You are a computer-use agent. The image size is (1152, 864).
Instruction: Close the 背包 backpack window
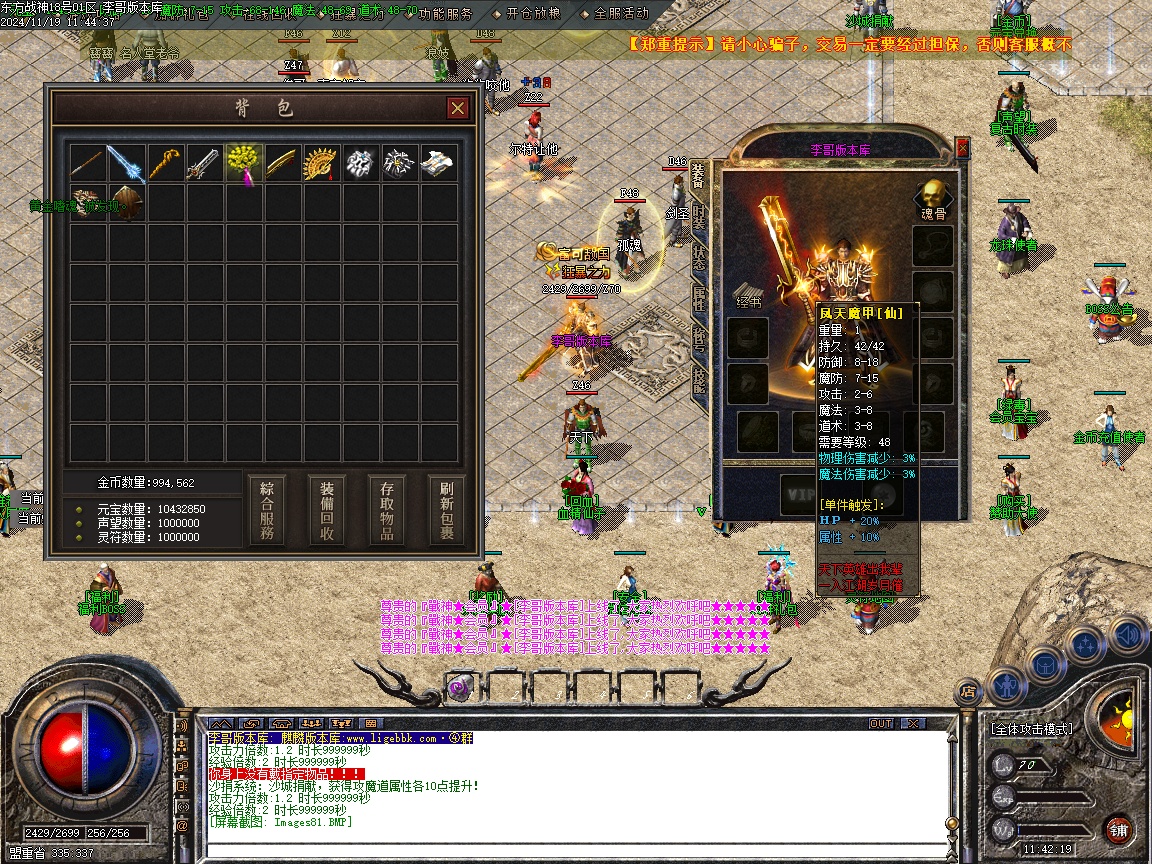(x=457, y=108)
